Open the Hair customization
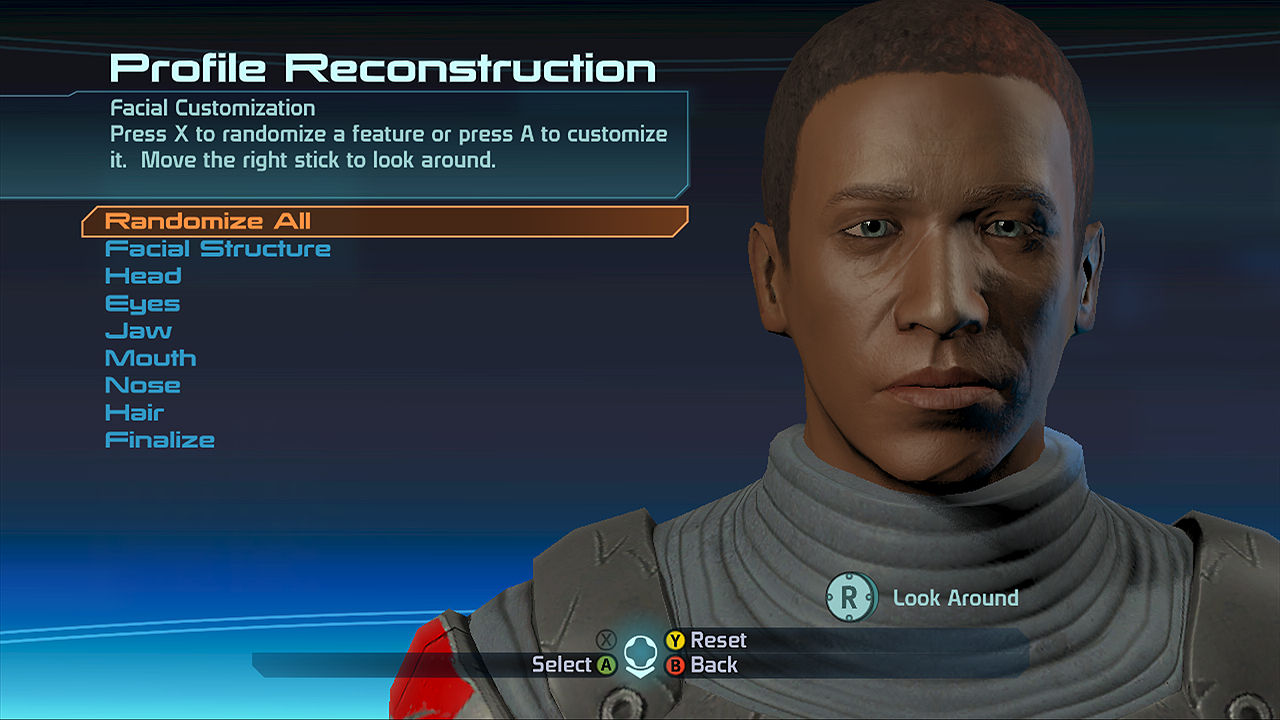The height and width of the screenshot is (720, 1280). pyautogui.click(x=134, y=412)
